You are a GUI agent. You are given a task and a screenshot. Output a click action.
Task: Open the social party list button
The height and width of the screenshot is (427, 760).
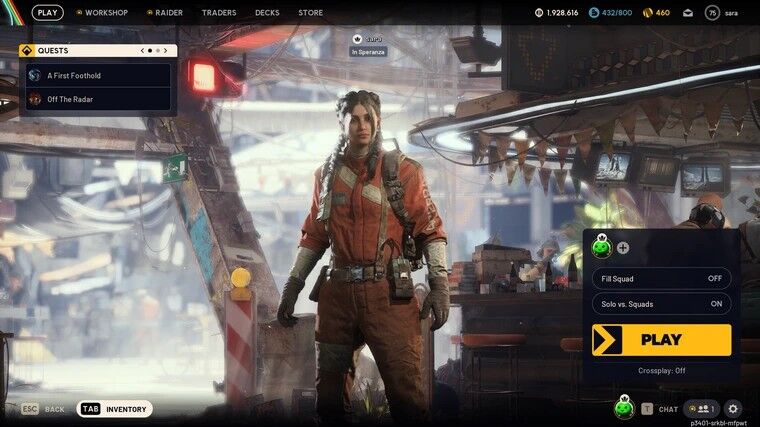(x=702, y=408)
